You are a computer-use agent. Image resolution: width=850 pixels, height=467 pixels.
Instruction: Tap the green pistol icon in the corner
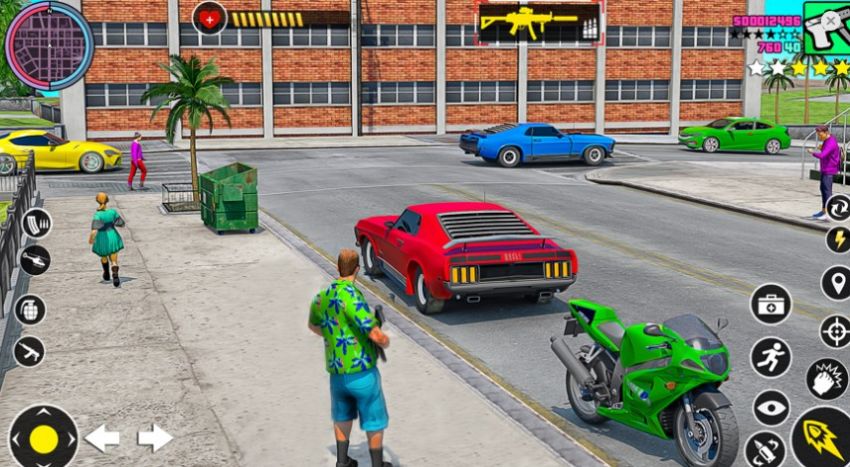click(x=827, y=28)
